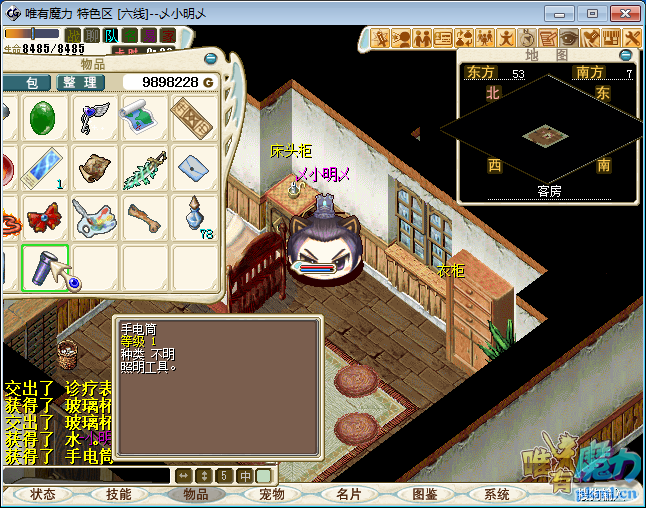Viewport: 646px width, 508px height.
Task: Collapse the 地图 map panel
Action: [x=627, y=56]
